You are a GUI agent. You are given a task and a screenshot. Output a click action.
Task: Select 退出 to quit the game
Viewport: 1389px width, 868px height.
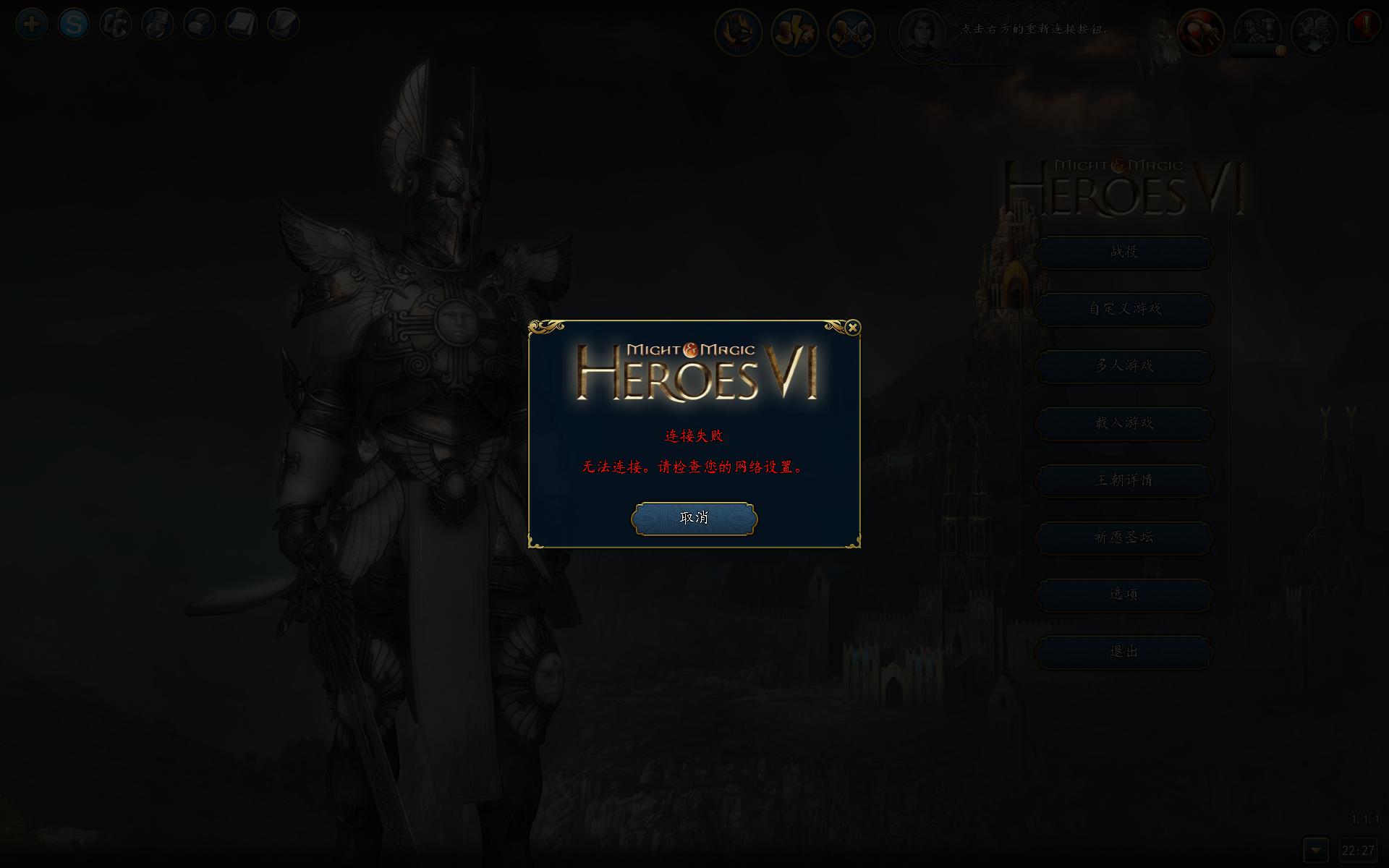tap(1124, 652)
